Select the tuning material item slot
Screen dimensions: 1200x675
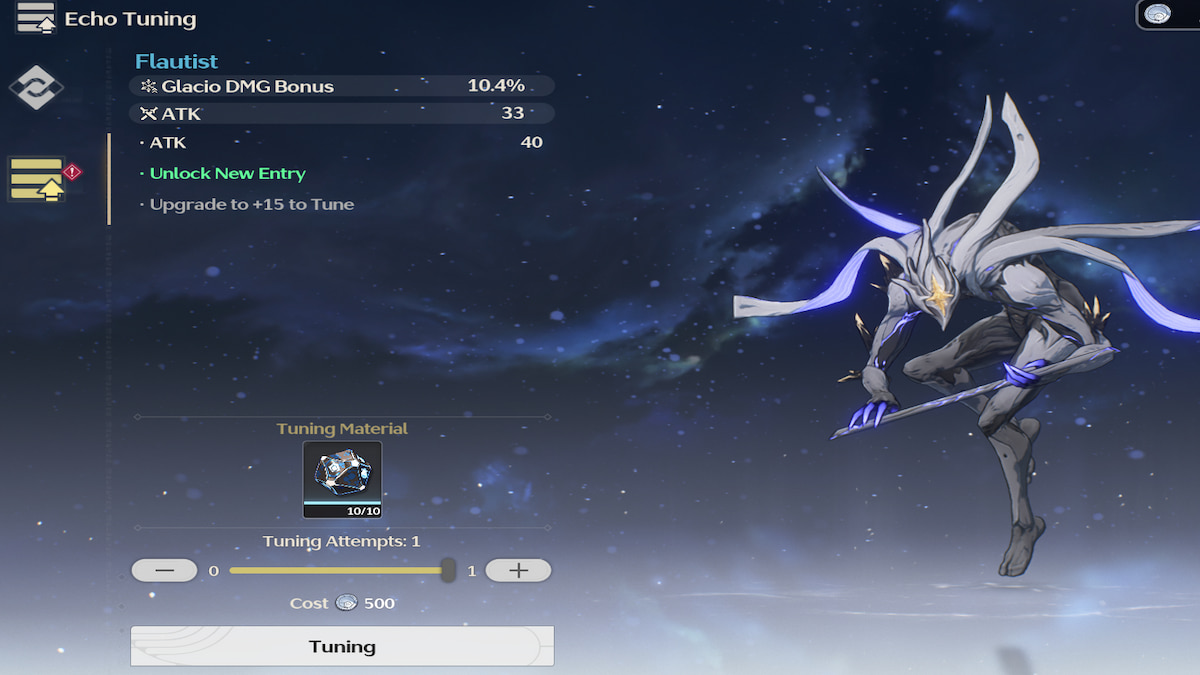click(342, 480)
